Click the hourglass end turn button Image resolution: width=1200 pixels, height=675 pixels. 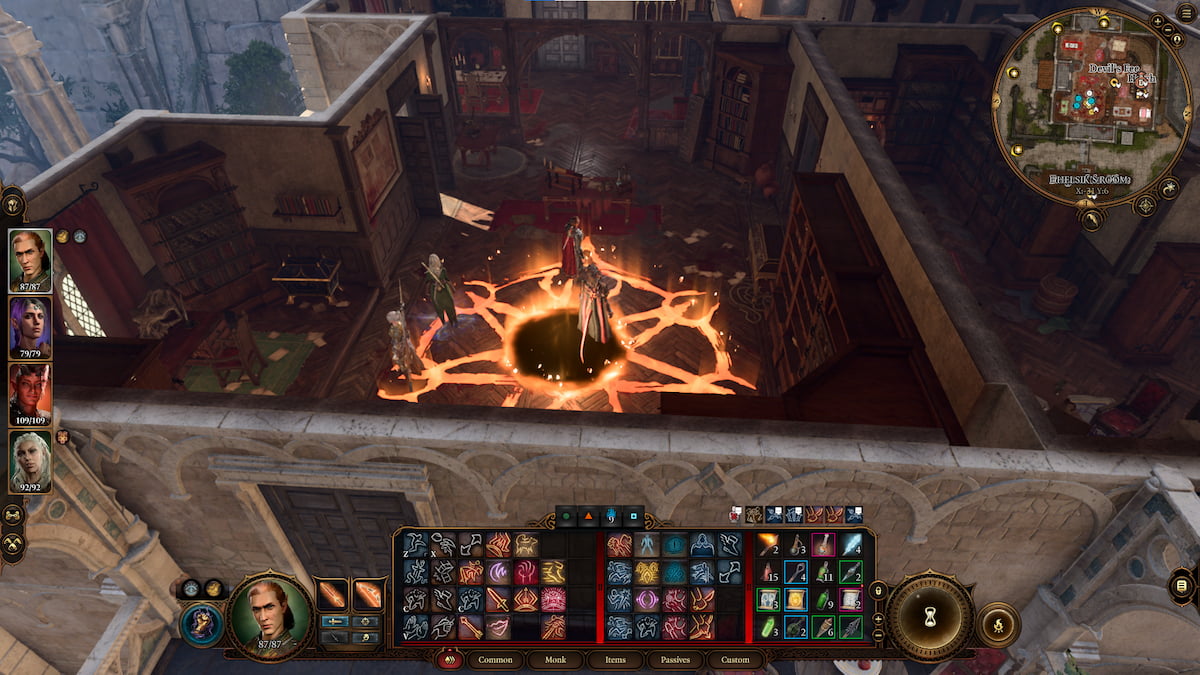tap(930, 617)
